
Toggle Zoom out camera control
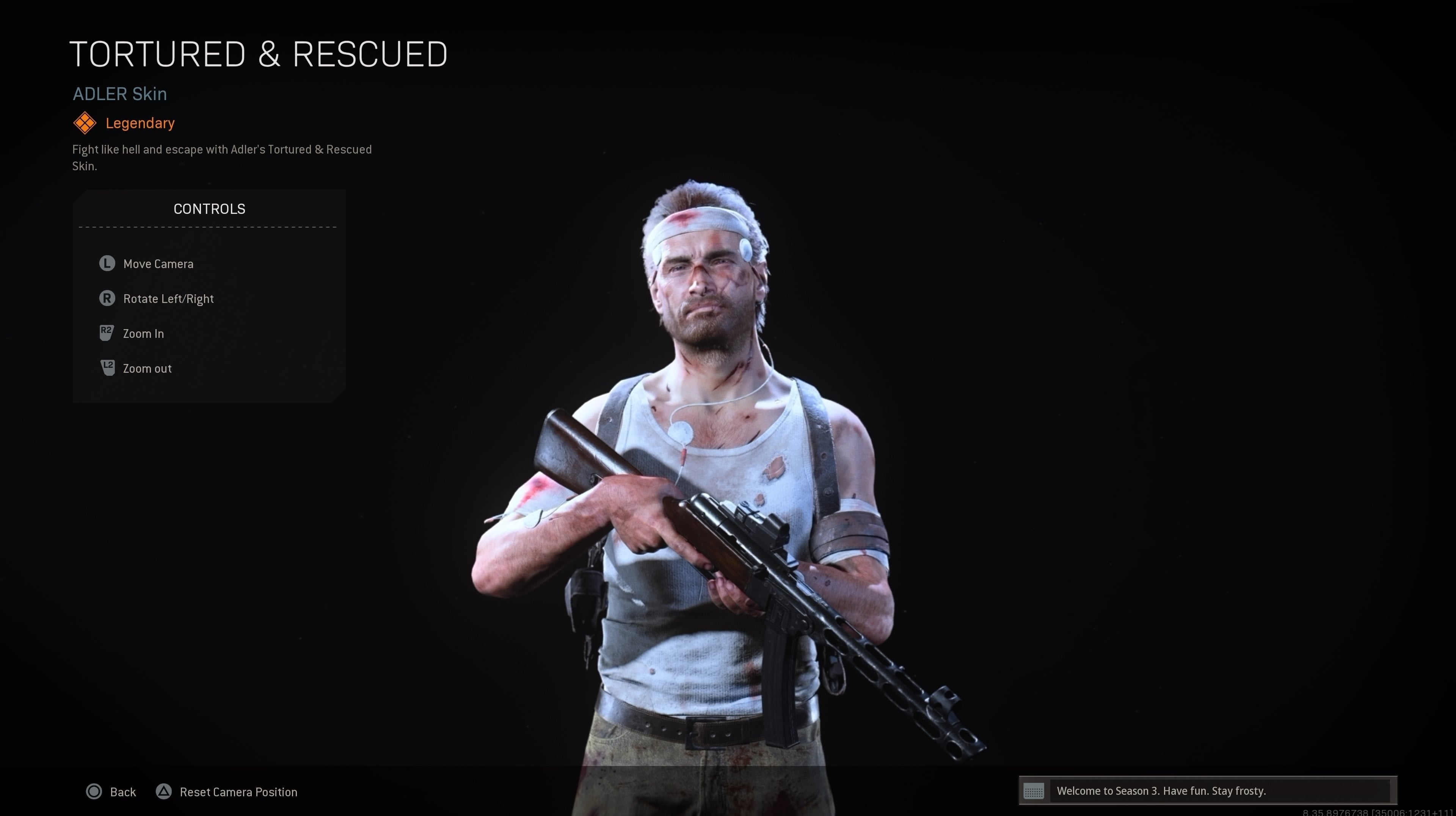(x=147, y=368)
